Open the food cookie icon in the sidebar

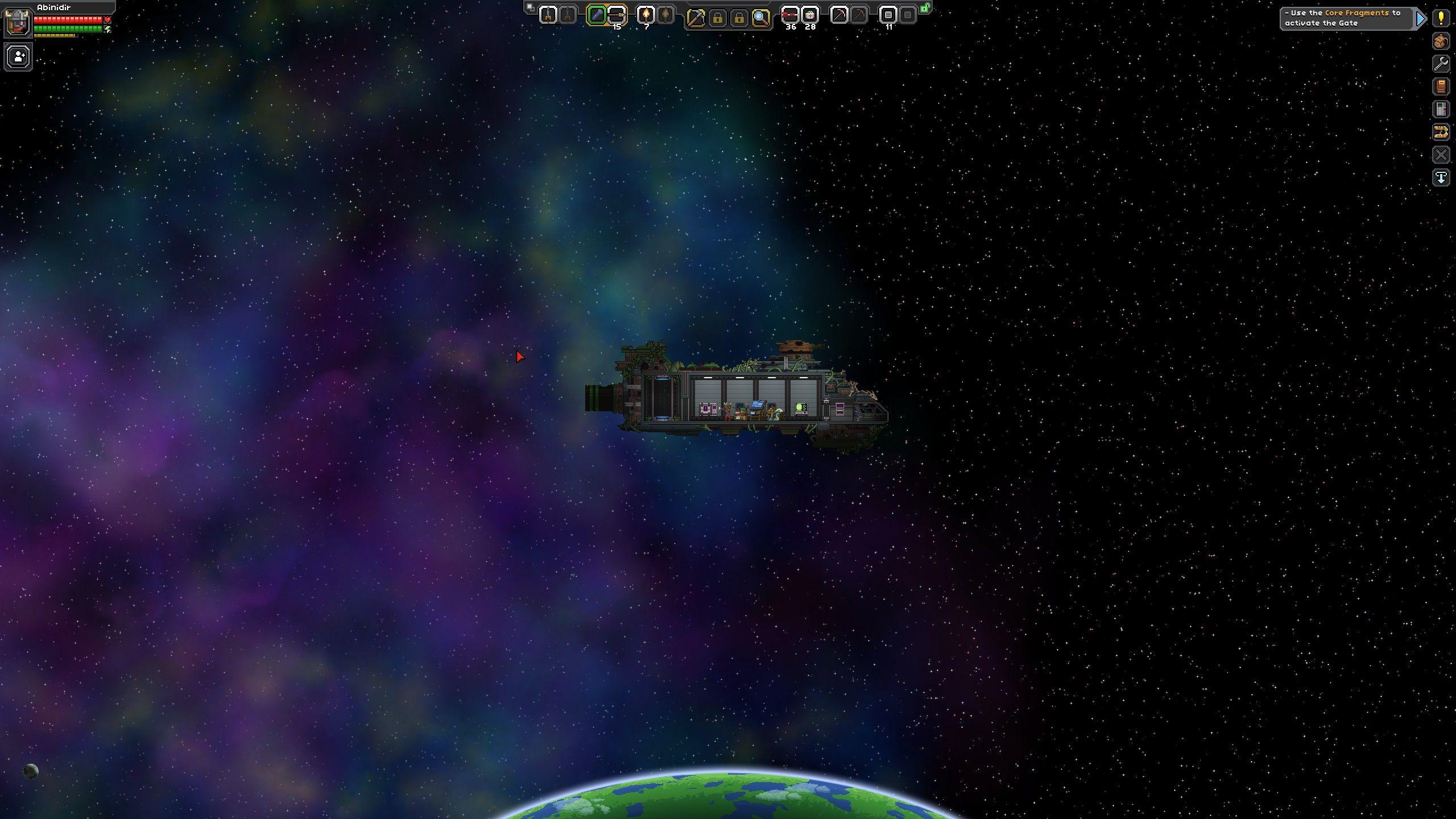pos(1441,41)
